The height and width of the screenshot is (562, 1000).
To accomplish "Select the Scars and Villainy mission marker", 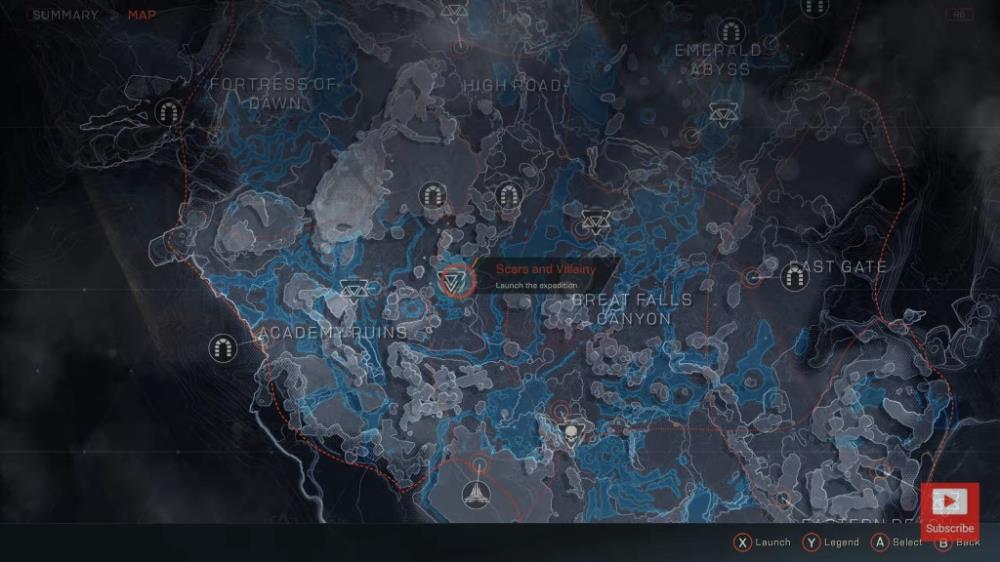I will tap(454, 280).
